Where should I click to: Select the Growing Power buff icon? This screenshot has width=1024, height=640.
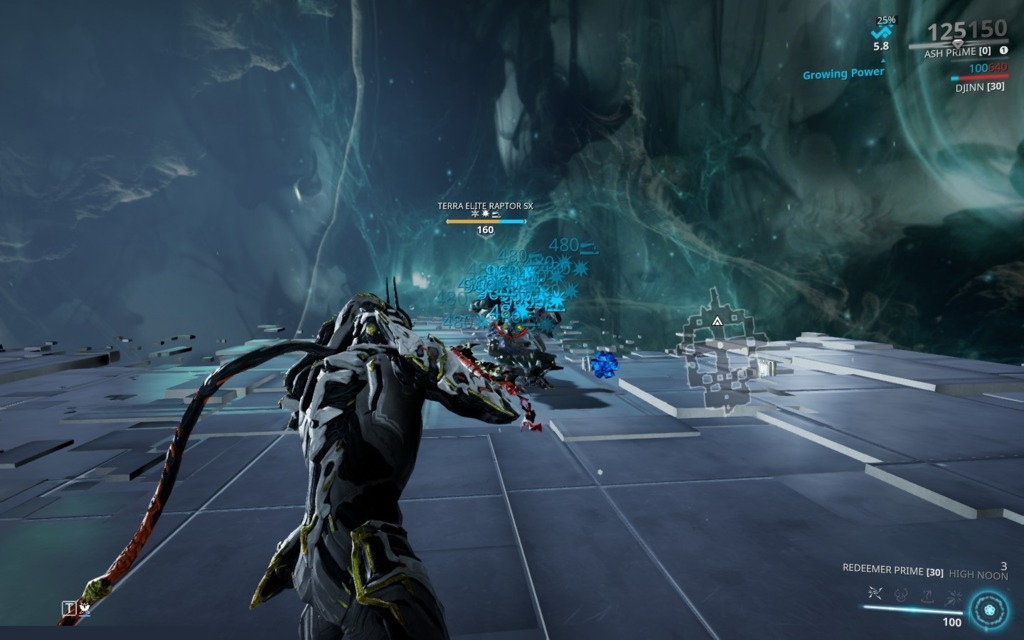coord(881,32)
